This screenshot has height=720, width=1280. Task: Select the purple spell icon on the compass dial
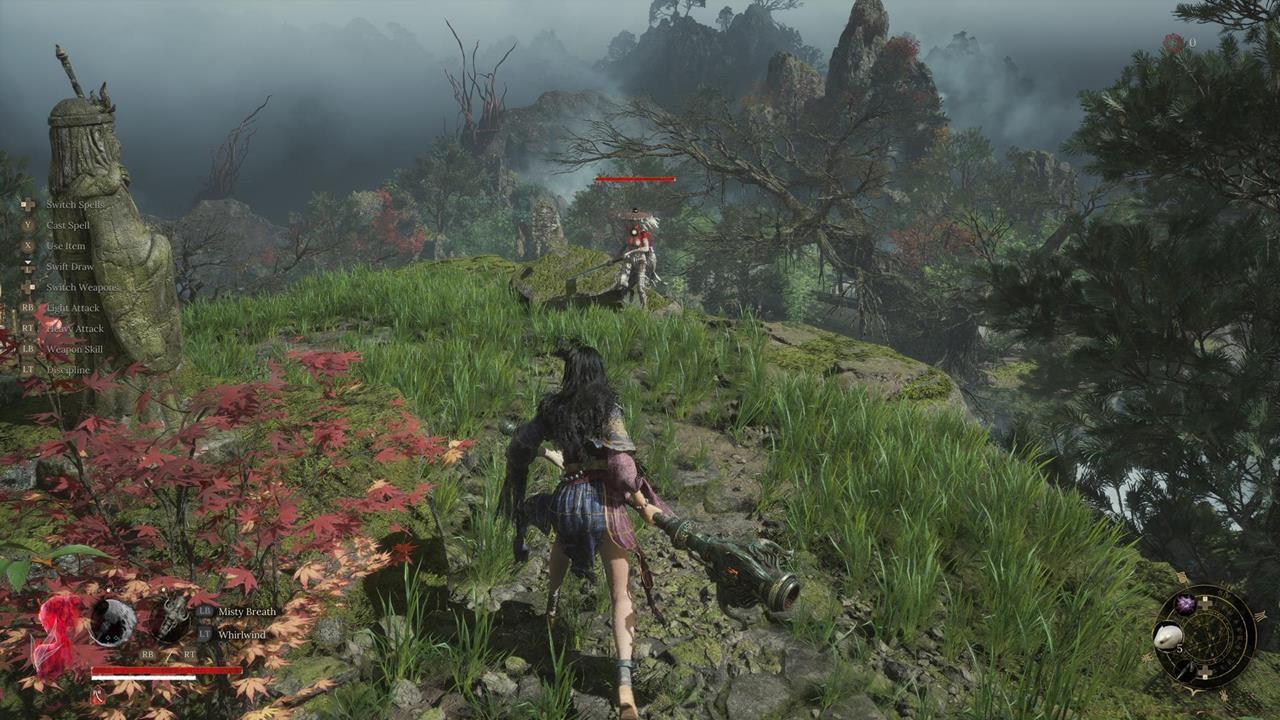[1184, 603]
